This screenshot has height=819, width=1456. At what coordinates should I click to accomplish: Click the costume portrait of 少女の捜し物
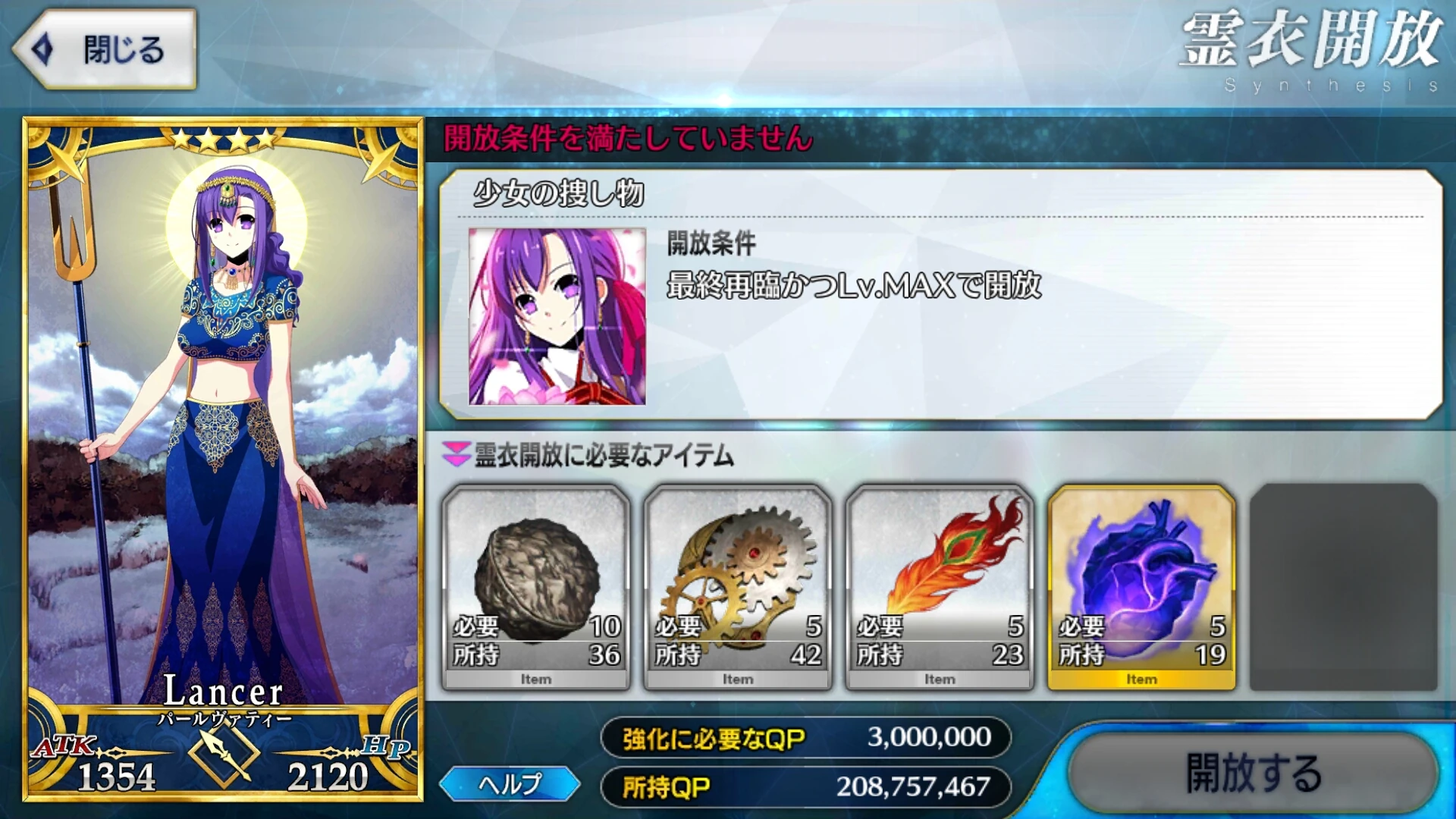point(559,318)
